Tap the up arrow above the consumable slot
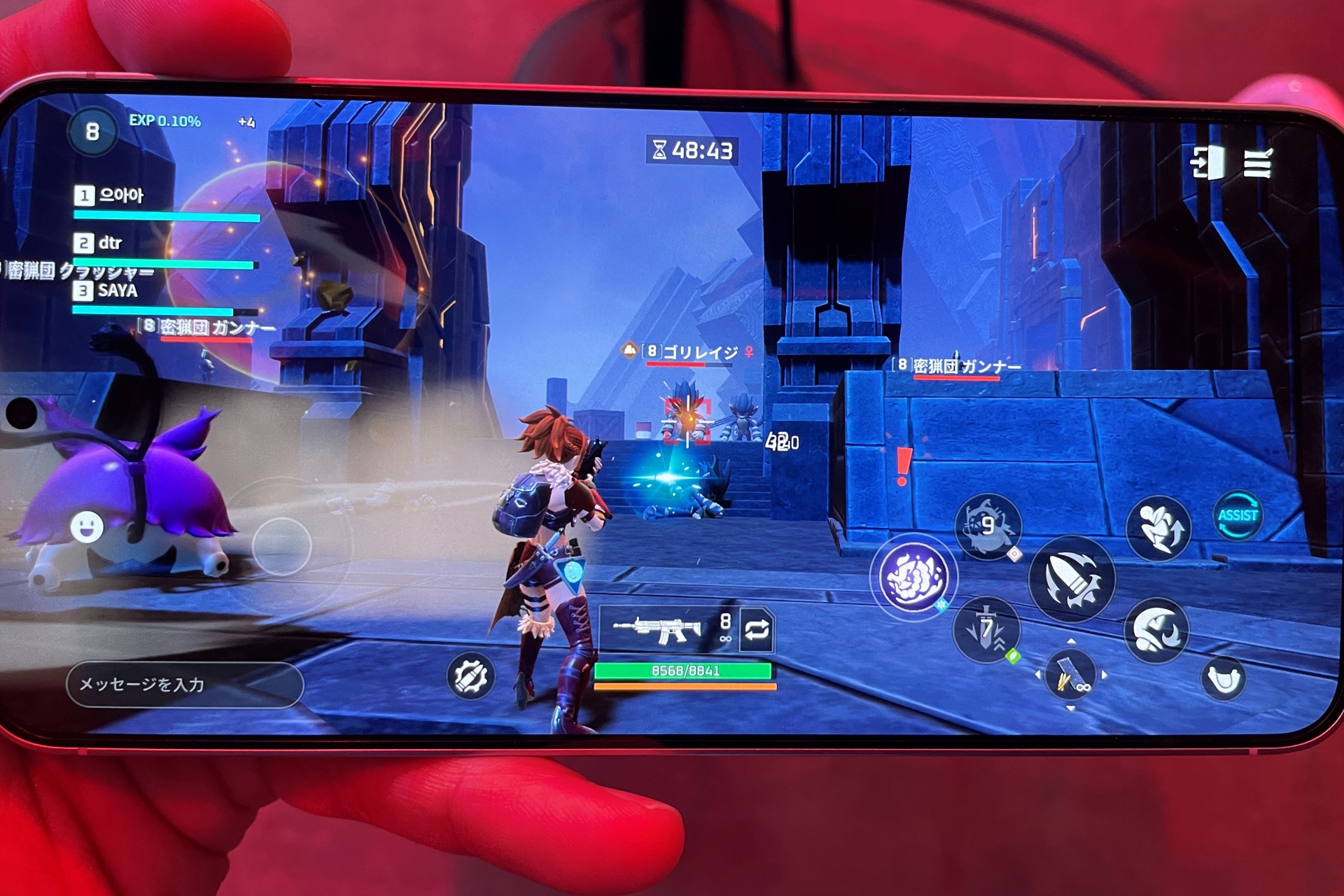1344x896 pixels. (1070, 642)
